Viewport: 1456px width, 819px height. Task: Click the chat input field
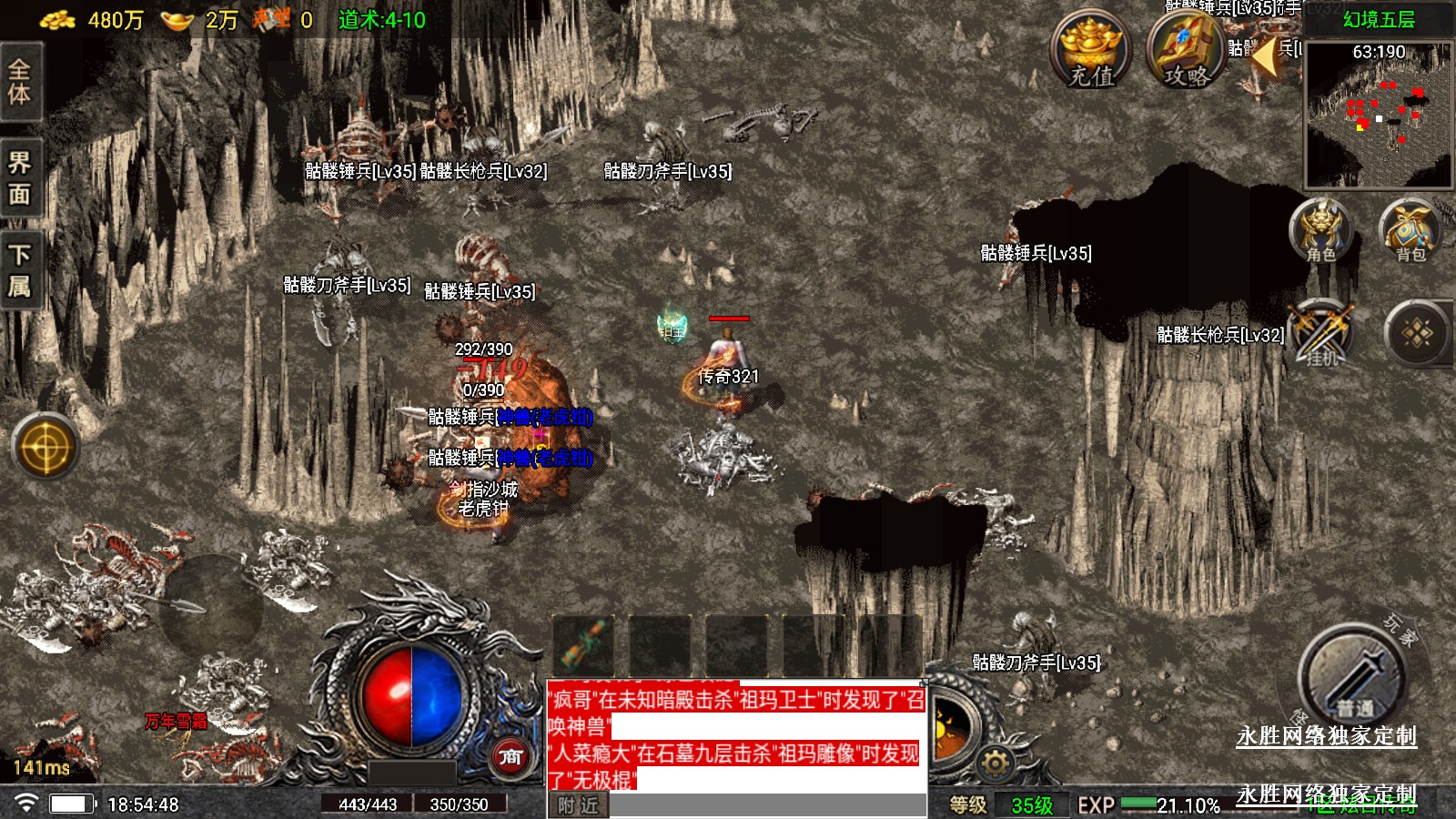click(x=766, y=805)
